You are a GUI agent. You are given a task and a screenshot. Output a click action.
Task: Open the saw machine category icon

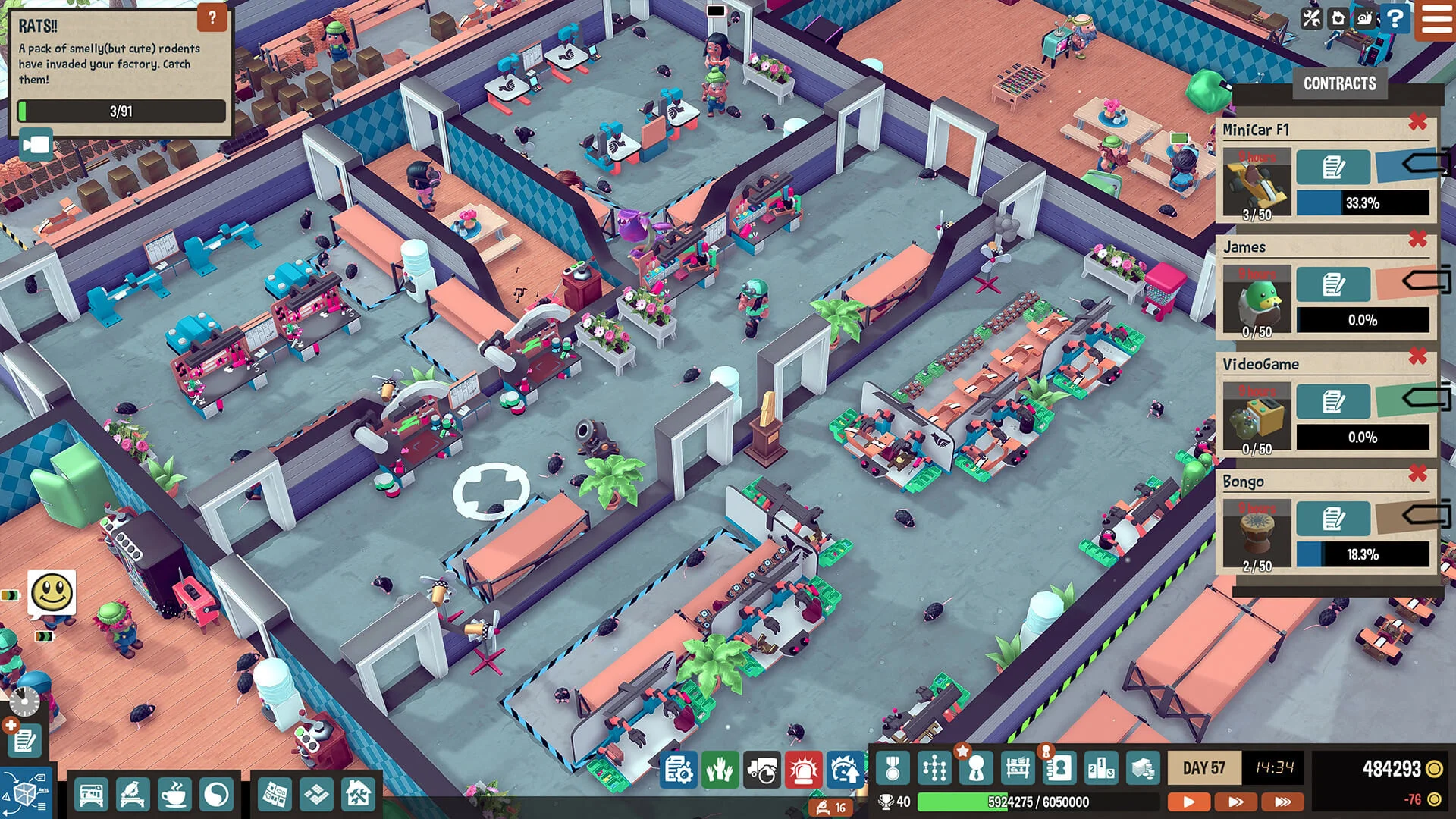(133, 793)
